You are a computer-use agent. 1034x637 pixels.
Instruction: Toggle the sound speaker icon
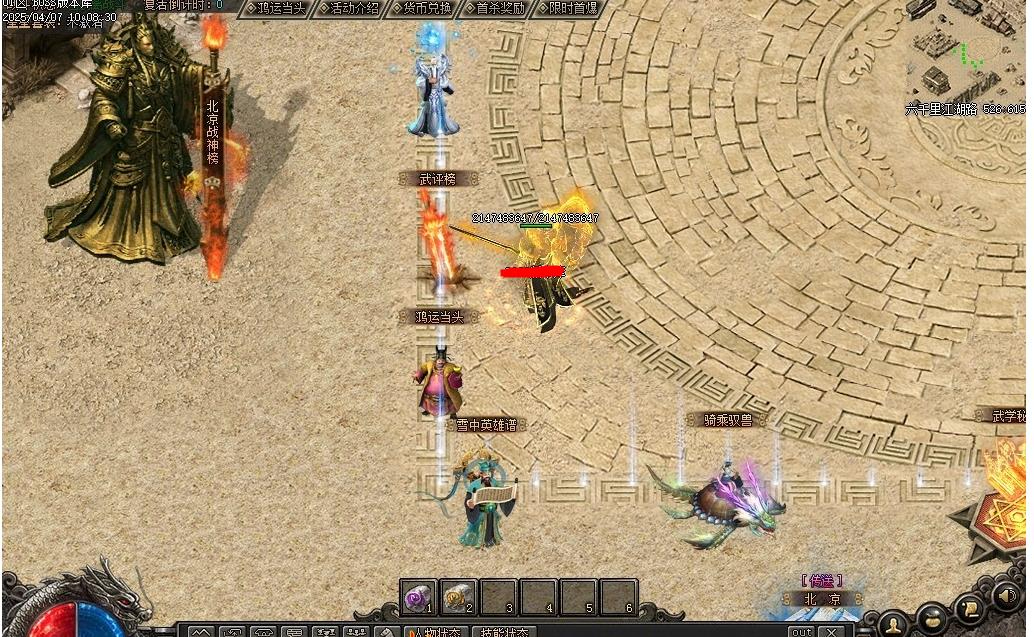coord(1005,597)
